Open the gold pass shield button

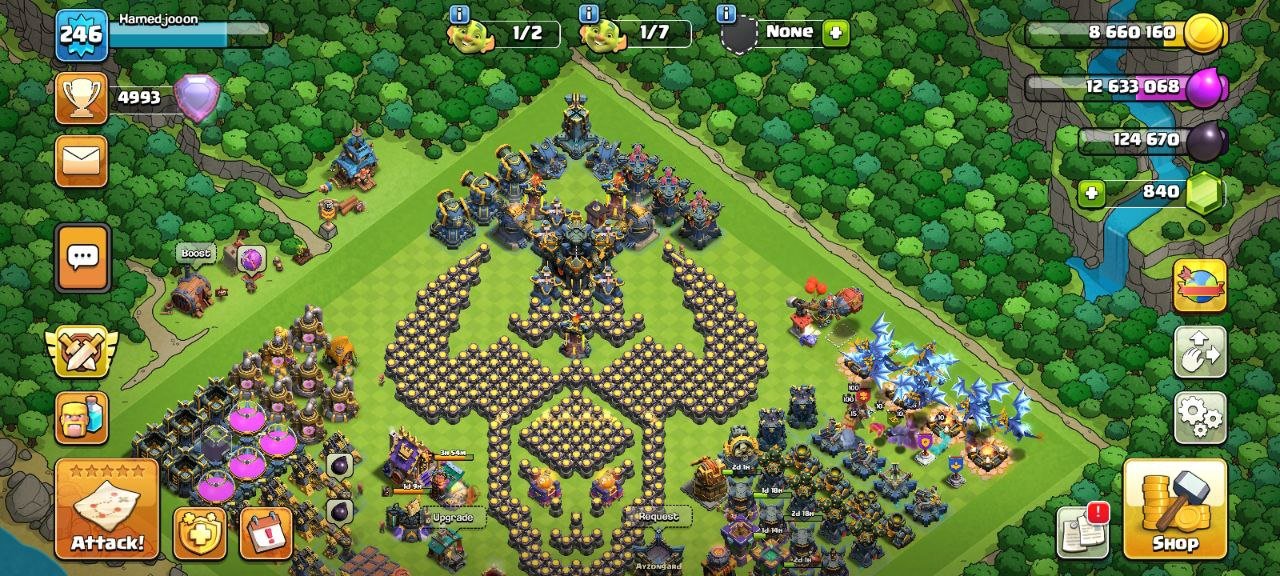click(x=200, y=533)
